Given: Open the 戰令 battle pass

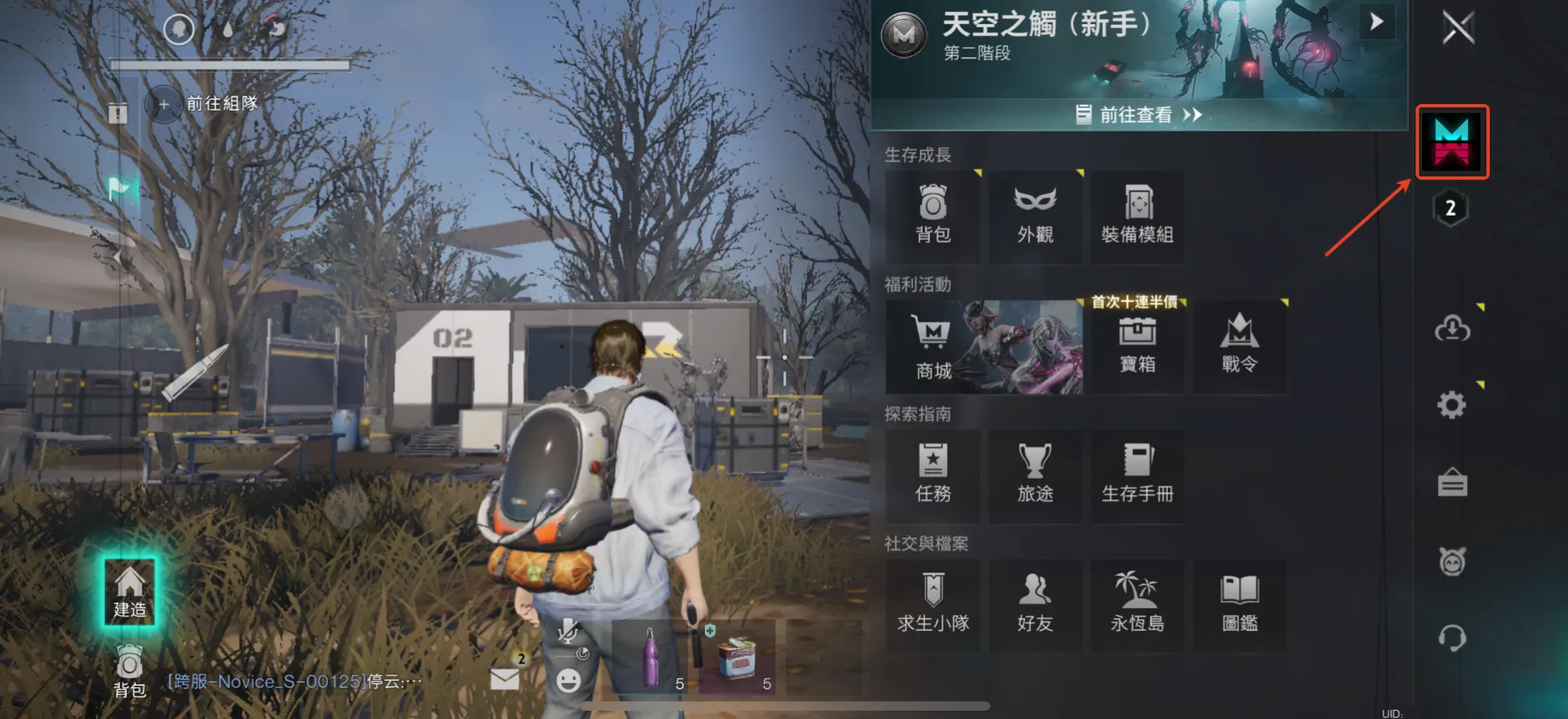Looking at the screenshot, I should click(1240, 346).
